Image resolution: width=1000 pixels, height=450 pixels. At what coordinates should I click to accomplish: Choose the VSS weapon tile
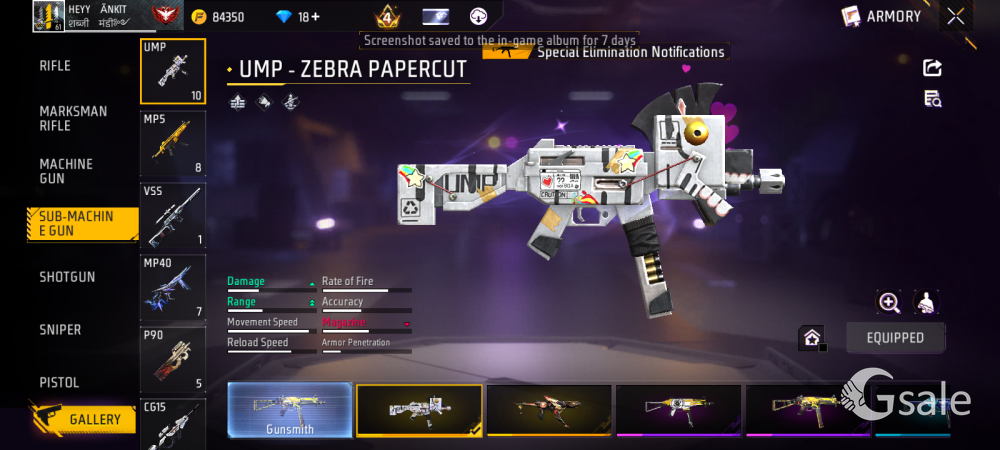(x=173, y=215)
